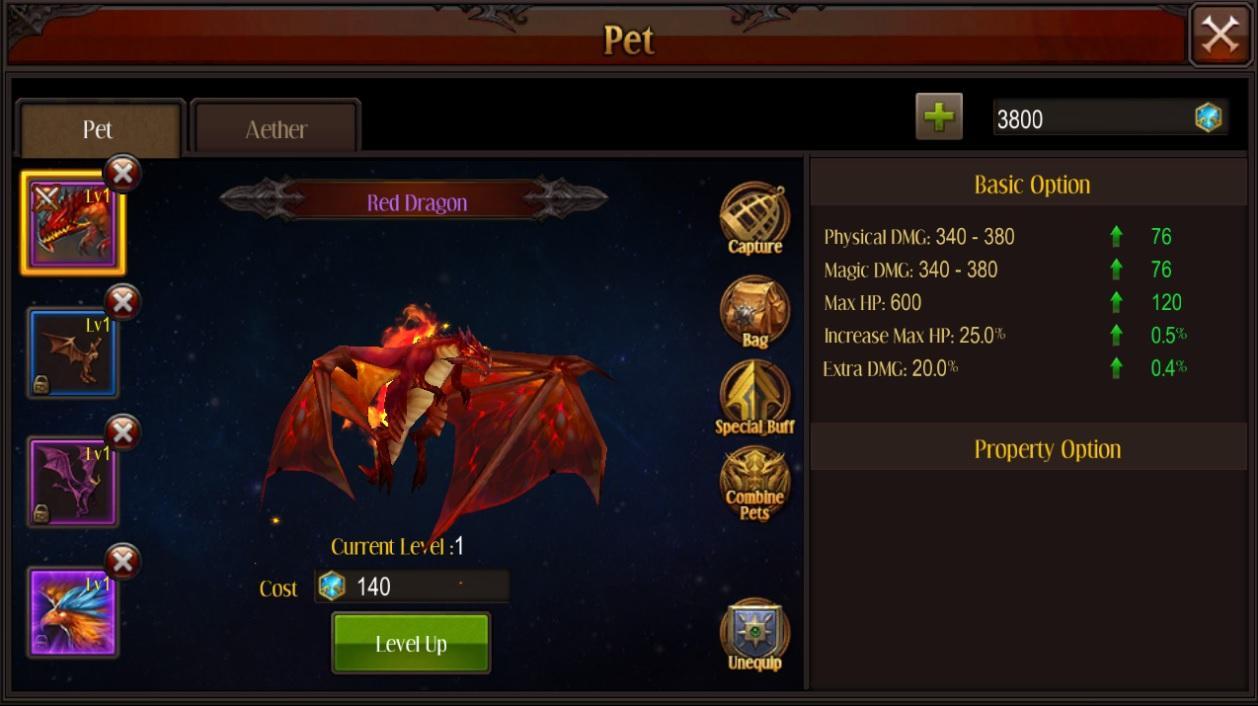Switch to the Aether tab
This screenshot has height=706, width=1258.
(x=276, y=129)
